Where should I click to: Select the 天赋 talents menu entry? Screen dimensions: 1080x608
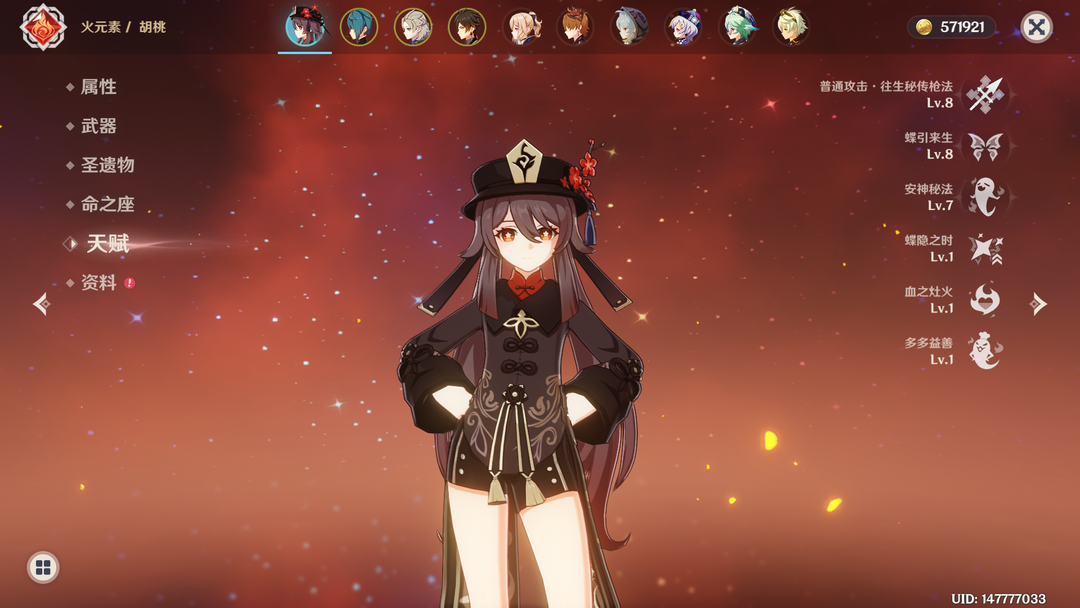[107, 243]
